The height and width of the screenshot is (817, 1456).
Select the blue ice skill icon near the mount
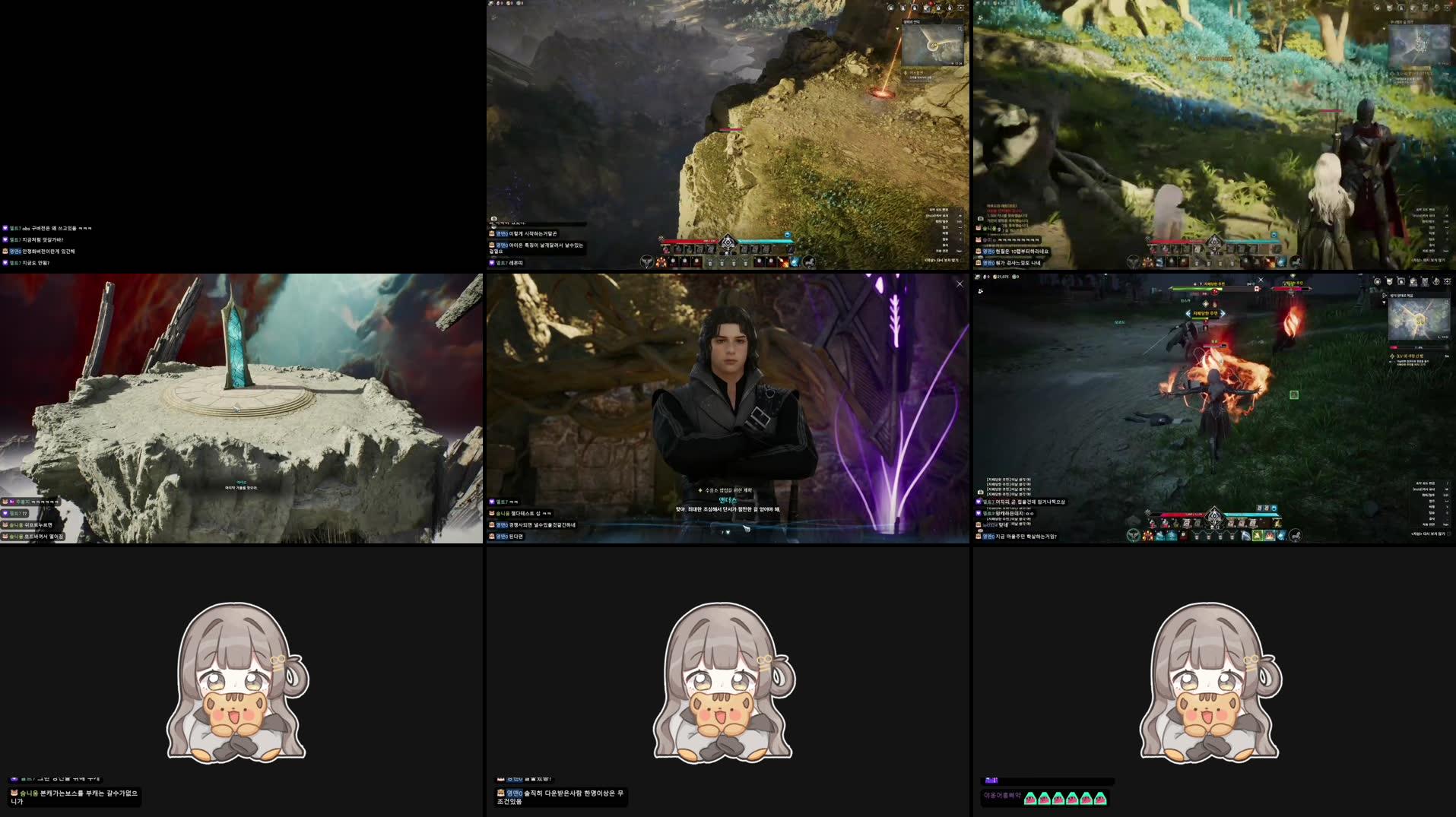click(x=1280, y=537)
